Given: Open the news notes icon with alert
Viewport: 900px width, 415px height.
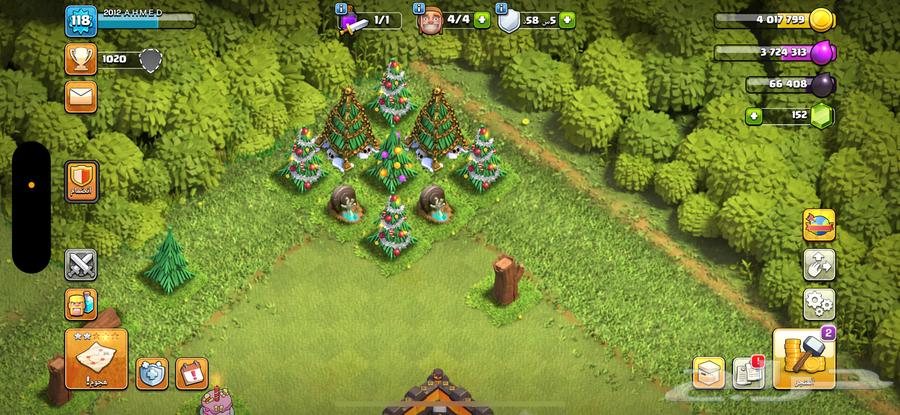Looking at the screenshot, I should pyautogui.click(x=748, y=372).
